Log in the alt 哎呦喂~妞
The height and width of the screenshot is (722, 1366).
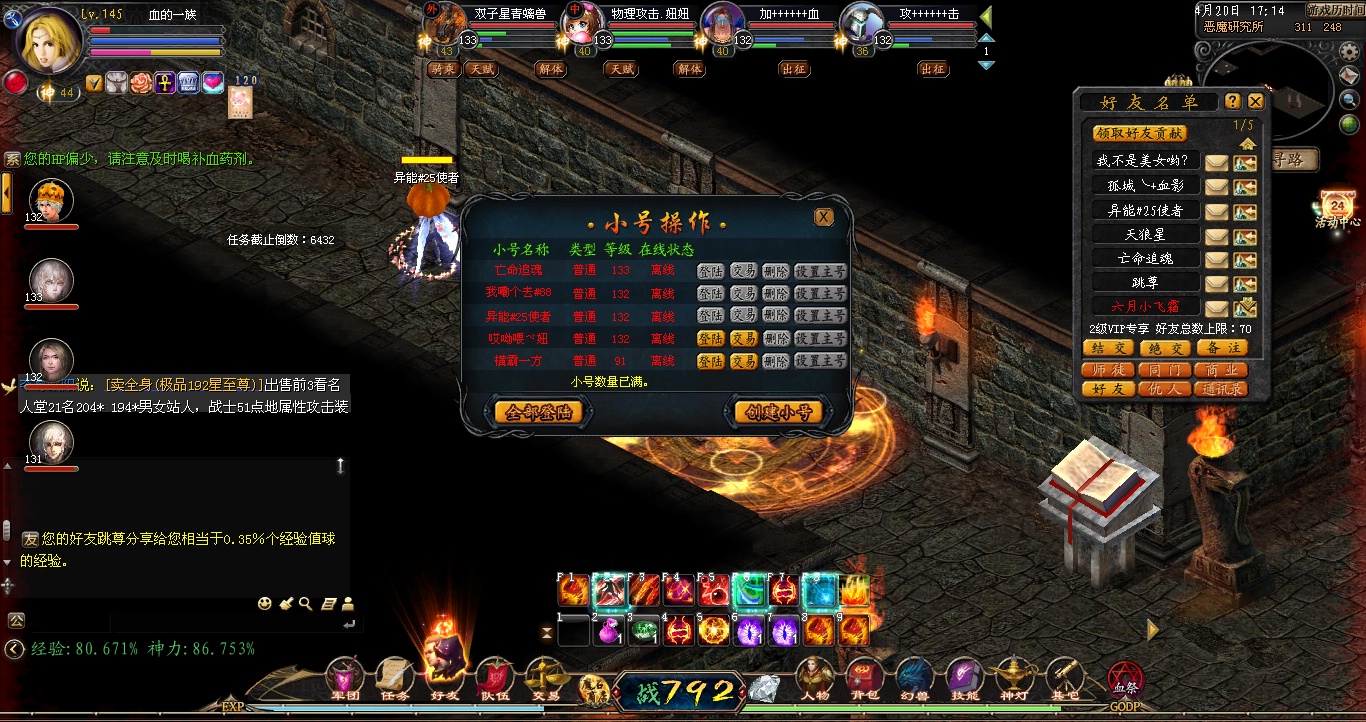(x=710, y=339)
